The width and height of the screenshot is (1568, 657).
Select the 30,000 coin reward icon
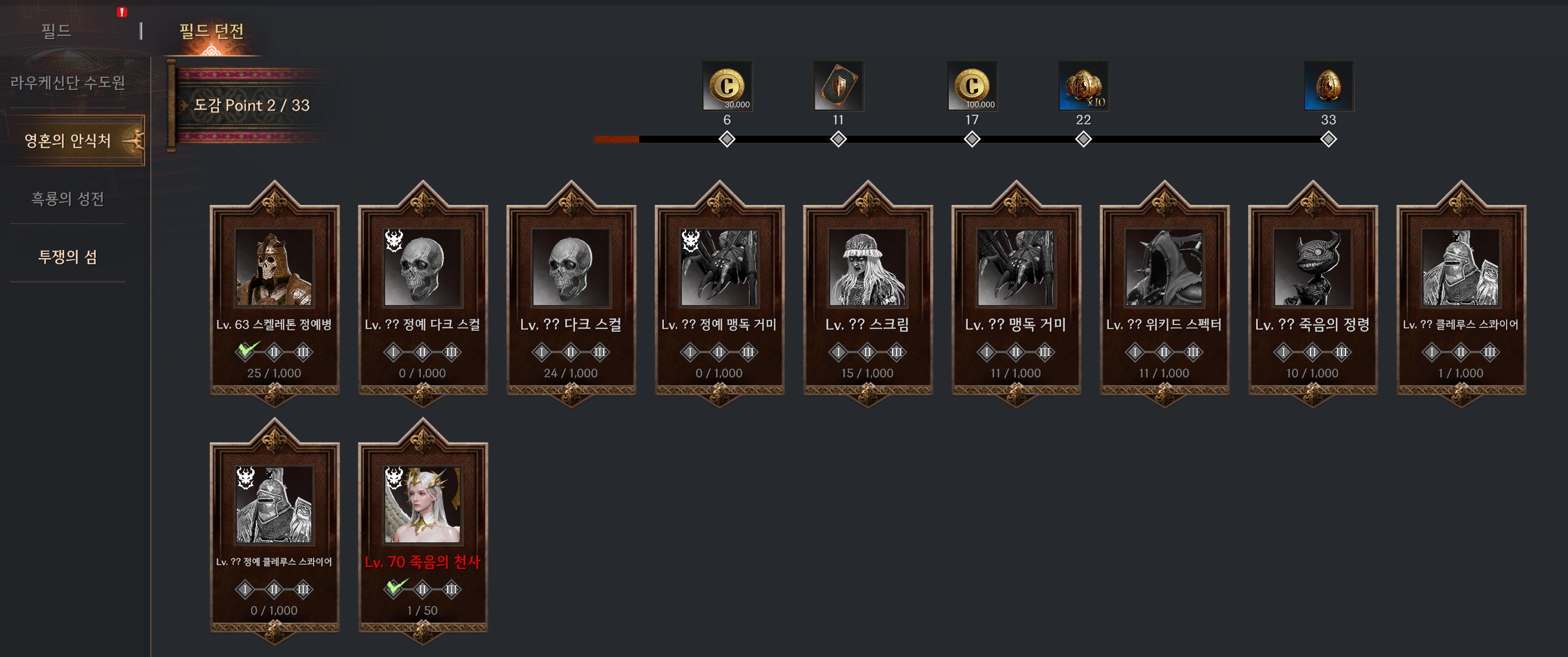point(727,86)
